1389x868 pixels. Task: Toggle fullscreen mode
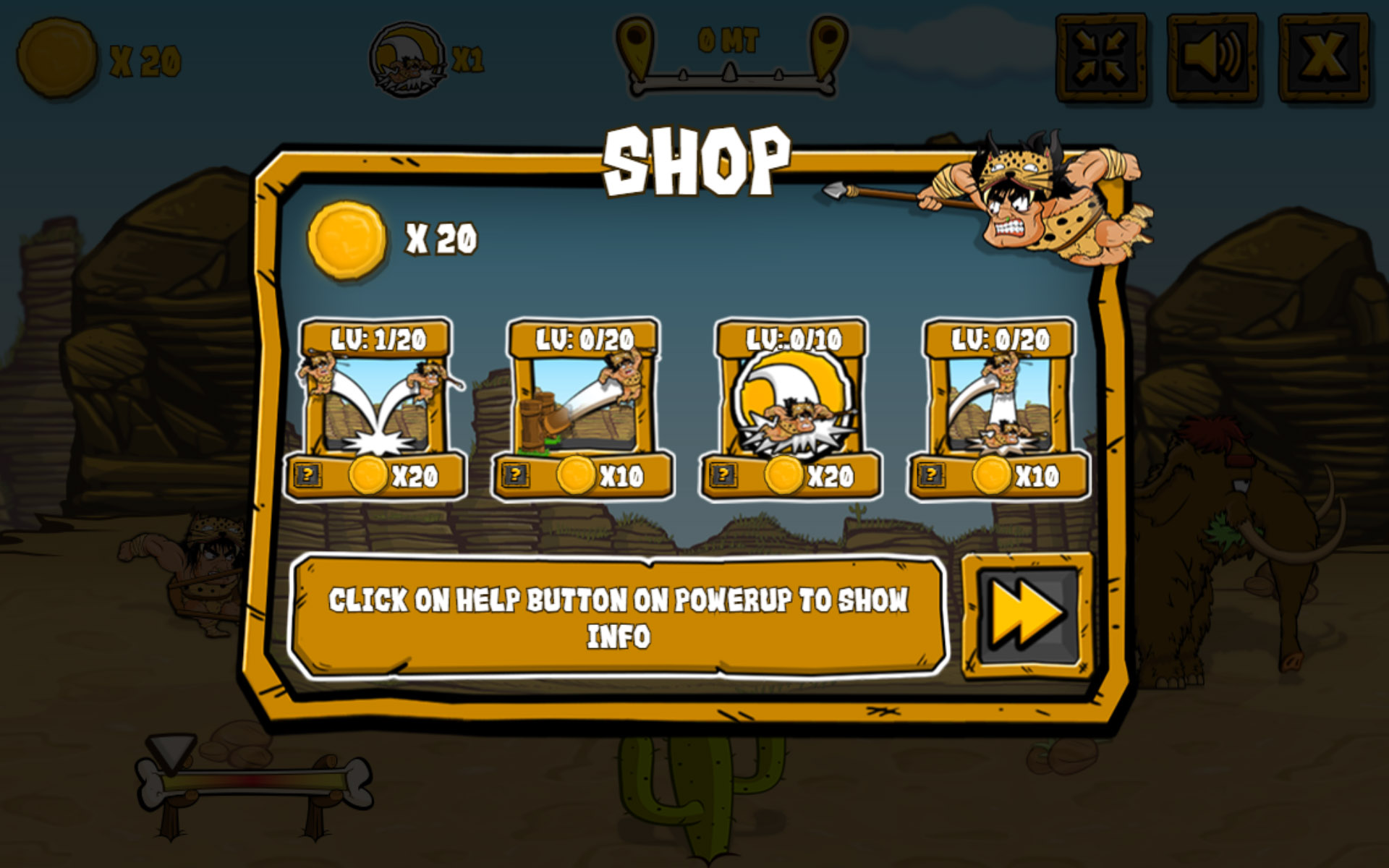pos(1103,54)
